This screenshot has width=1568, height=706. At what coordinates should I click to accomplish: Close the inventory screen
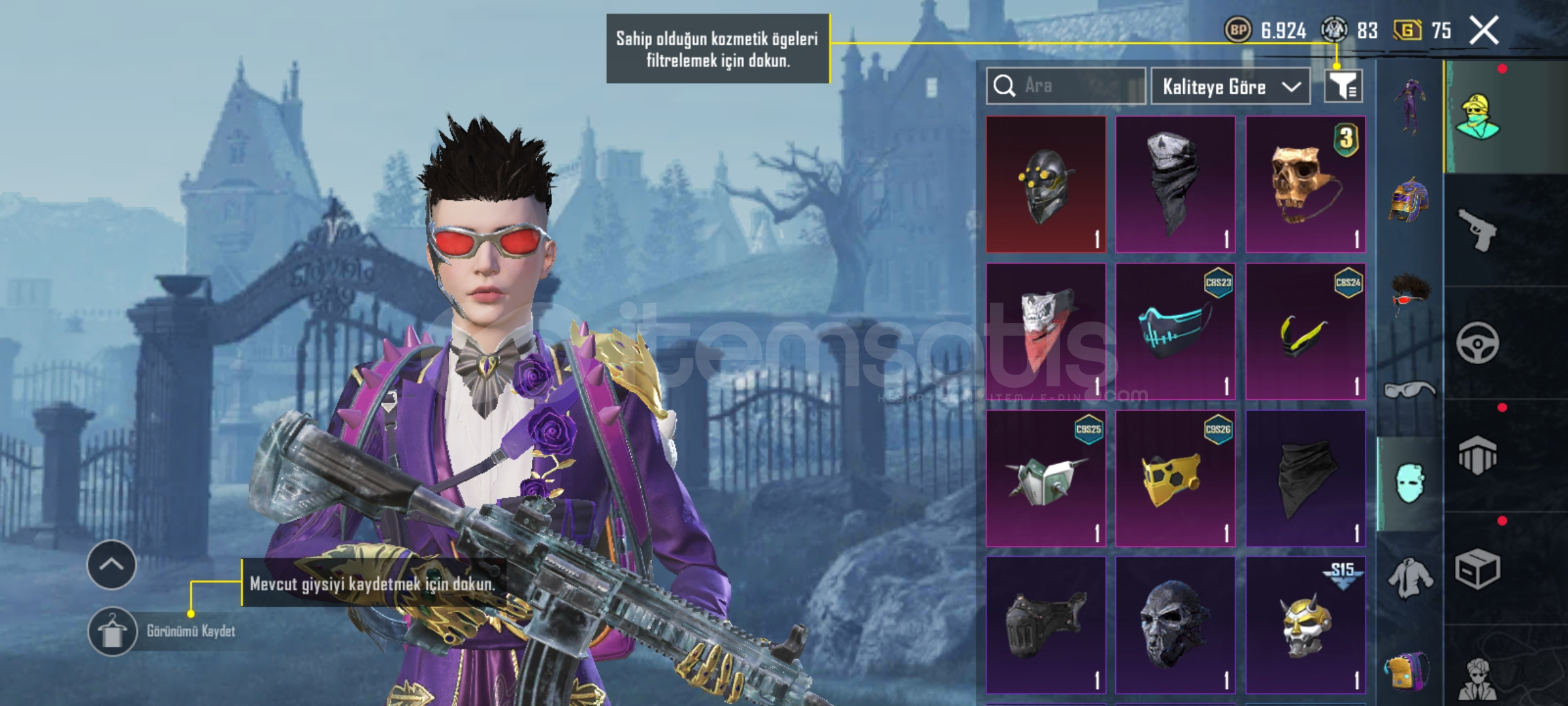point(1484,31)
